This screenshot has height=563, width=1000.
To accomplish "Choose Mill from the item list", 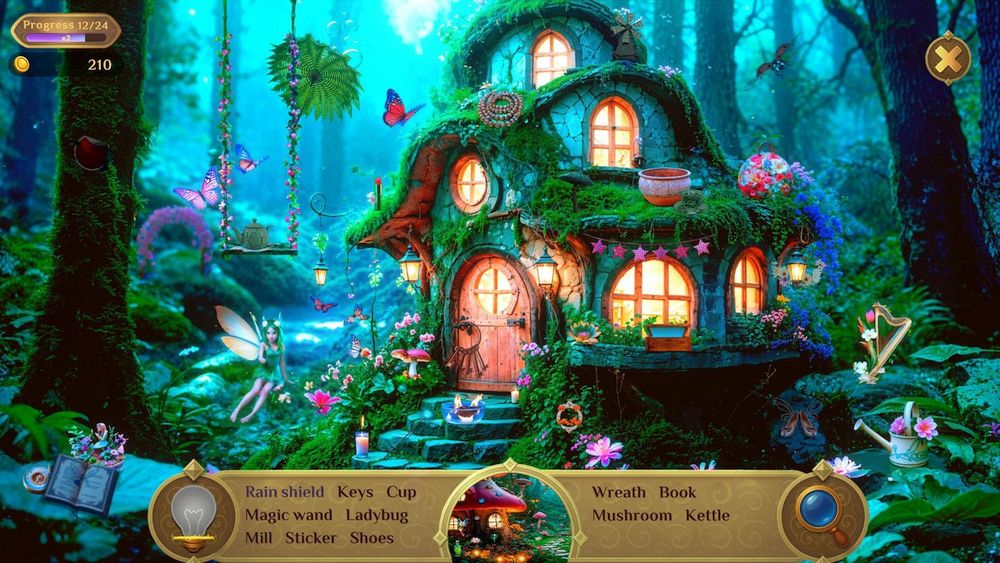I will click(260, 538).
